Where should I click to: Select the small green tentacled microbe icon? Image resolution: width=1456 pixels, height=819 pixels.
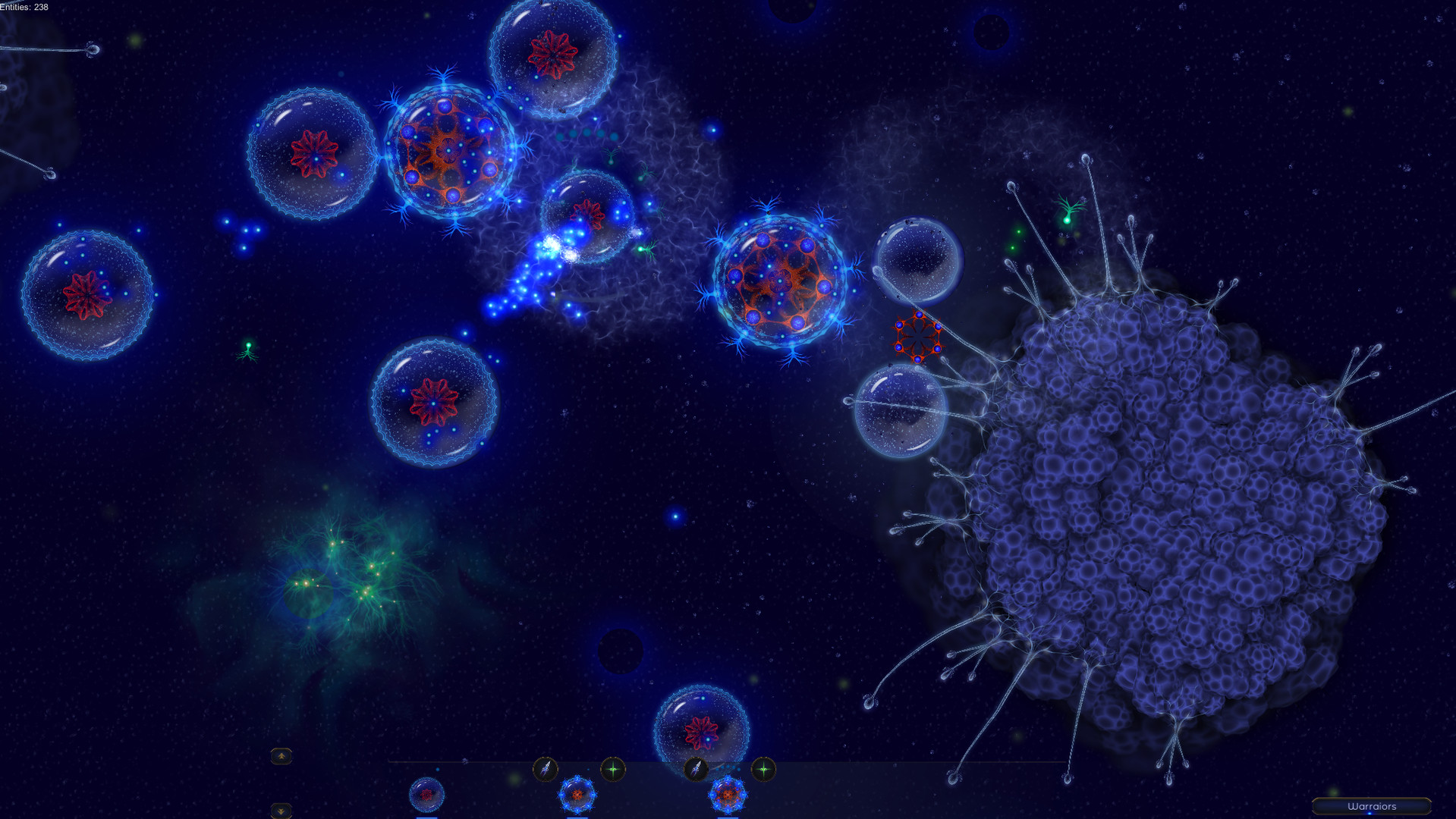247,349
